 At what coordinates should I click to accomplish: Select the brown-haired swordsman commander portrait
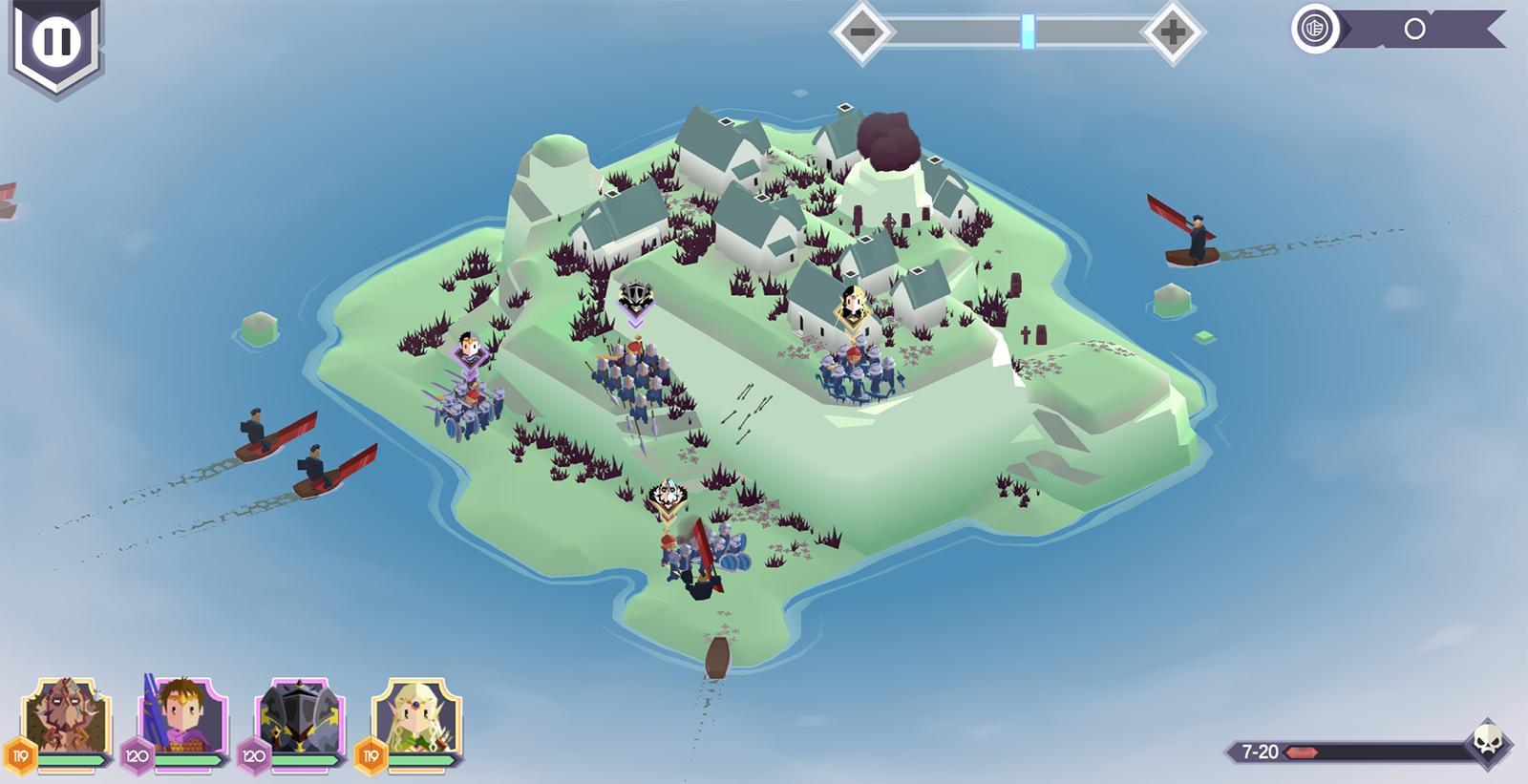tap(181, 718)
